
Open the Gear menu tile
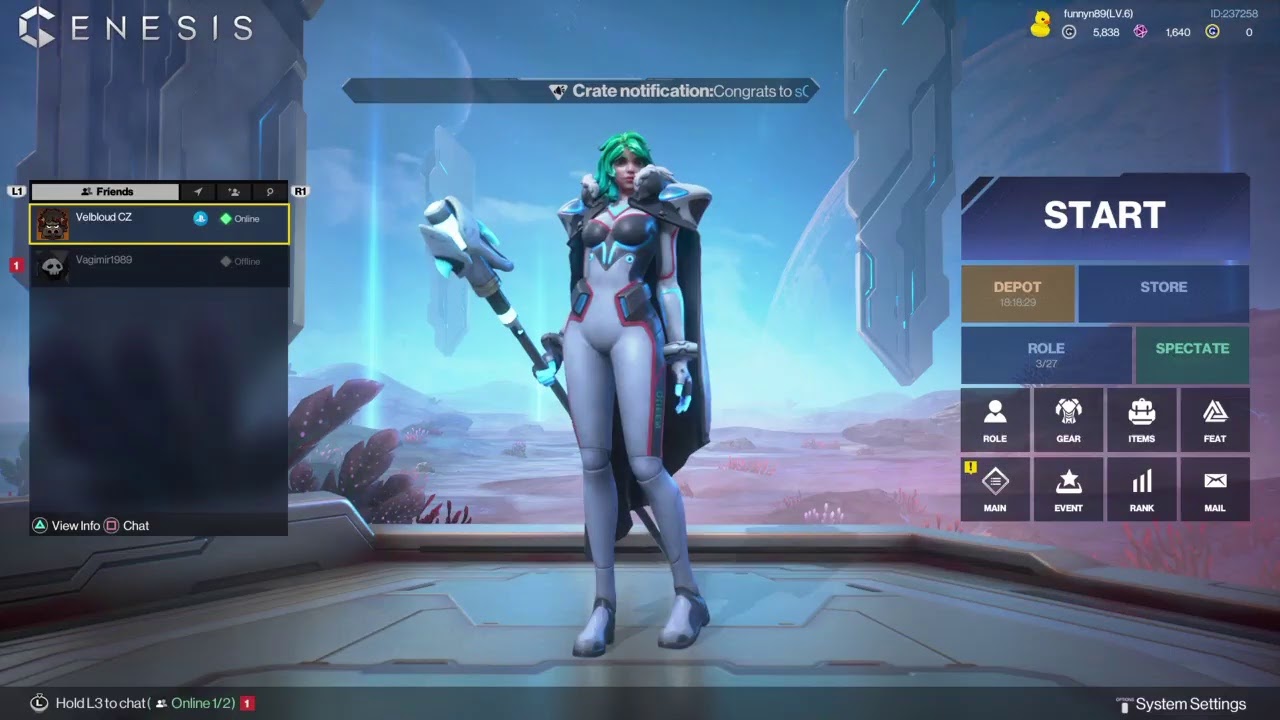[1068, 420]
